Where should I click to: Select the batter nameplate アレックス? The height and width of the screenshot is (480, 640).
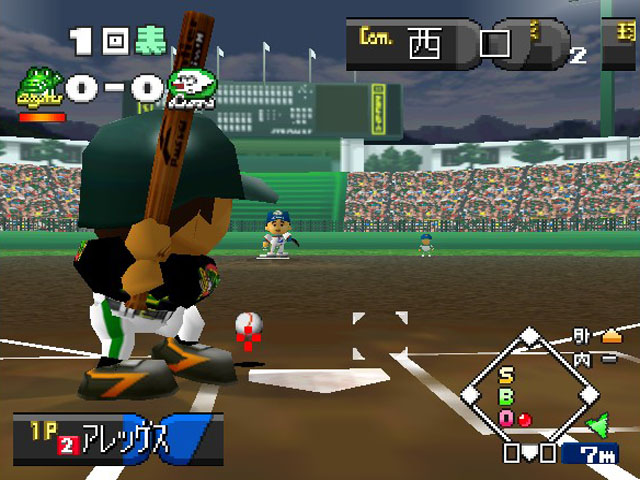point(118,438)
